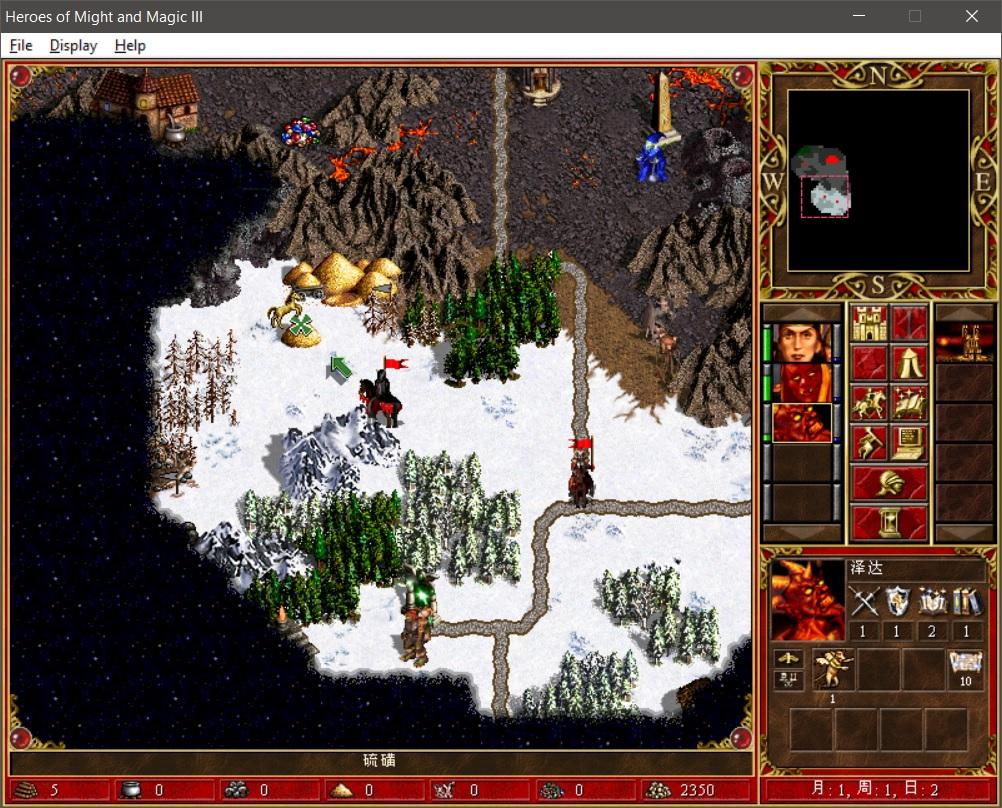Viewport: 1002px width, 808px height.
Task: Click the Sleep/Wake hero tent button
Action: (909, 363)
